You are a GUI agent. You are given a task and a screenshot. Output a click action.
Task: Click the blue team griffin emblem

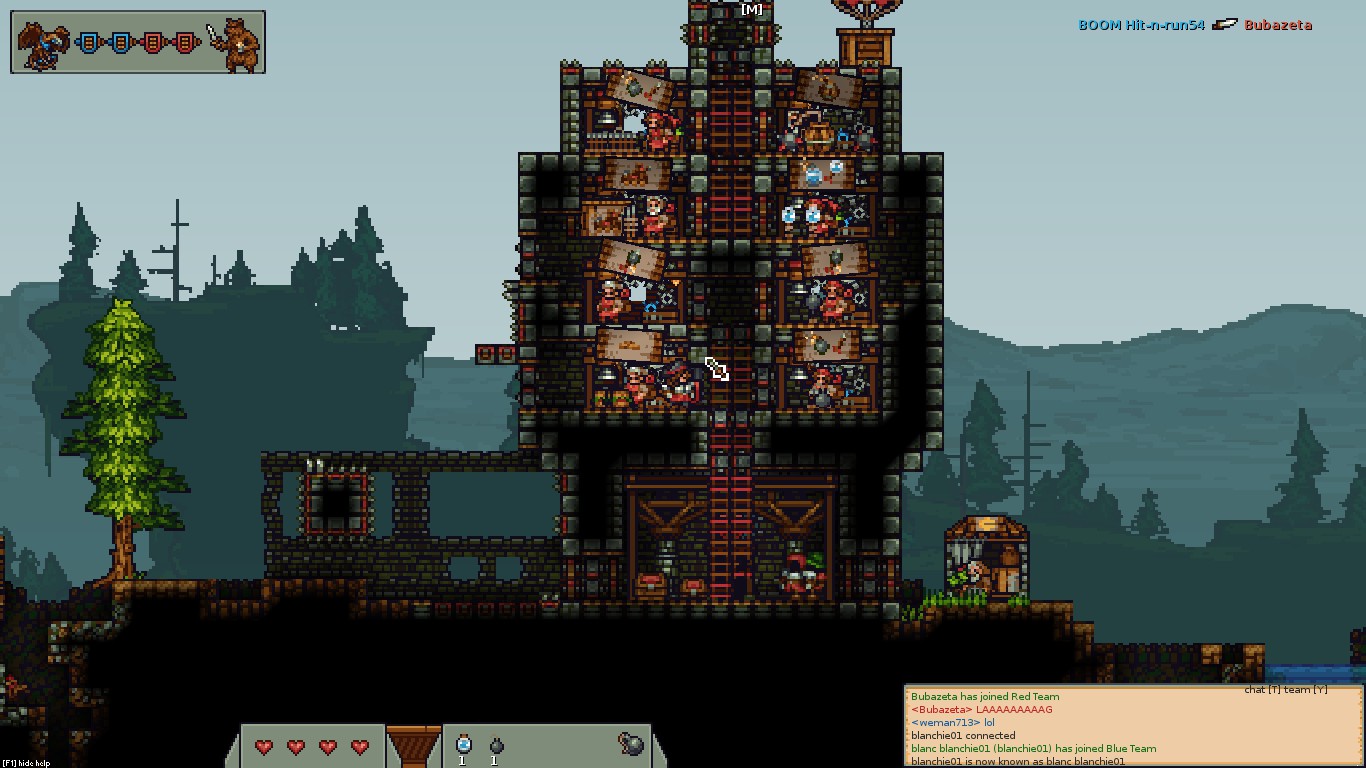point(42,44)
